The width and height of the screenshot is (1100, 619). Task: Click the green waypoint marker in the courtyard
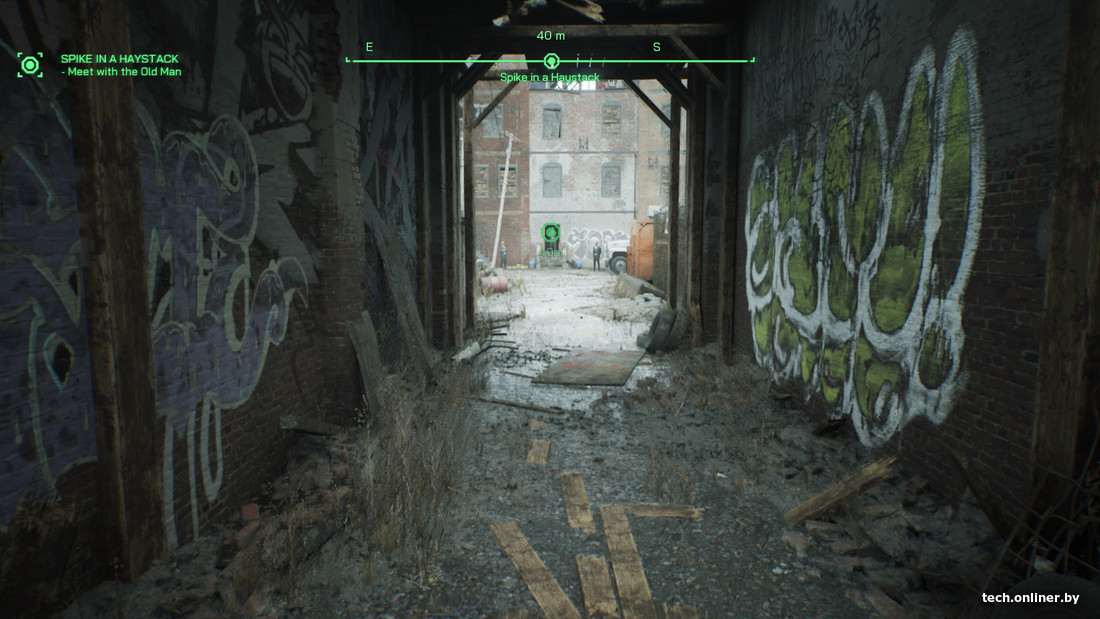point(550,234)
